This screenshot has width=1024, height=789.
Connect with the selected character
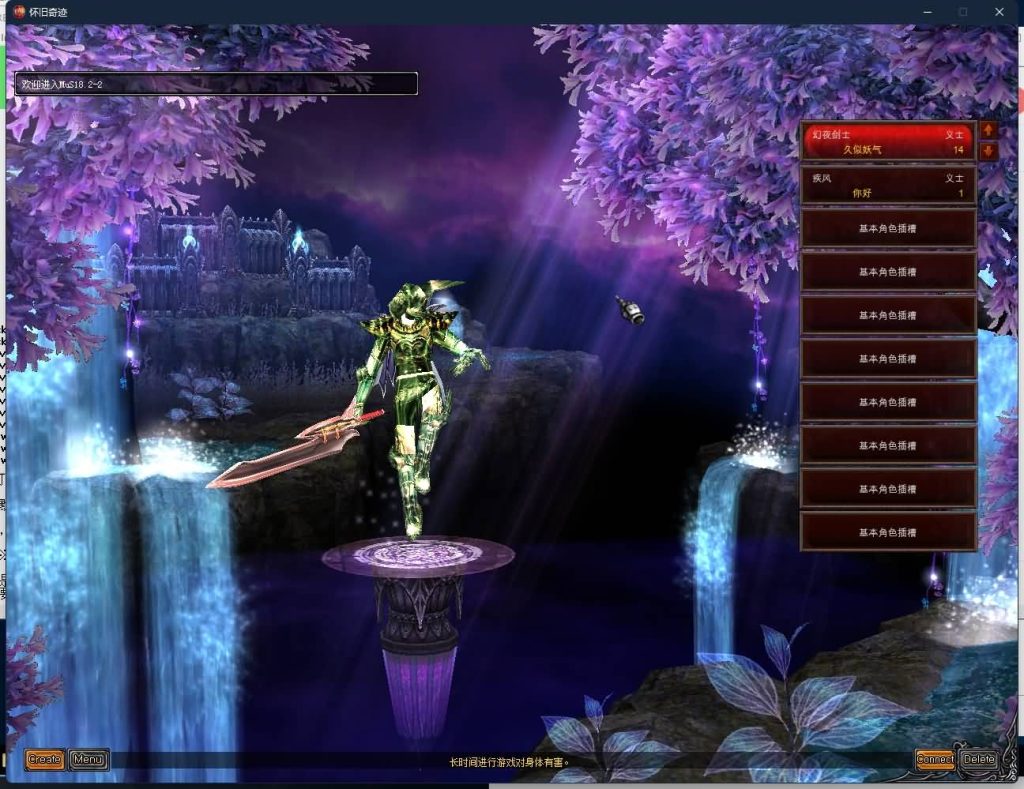tap(935, 759)
